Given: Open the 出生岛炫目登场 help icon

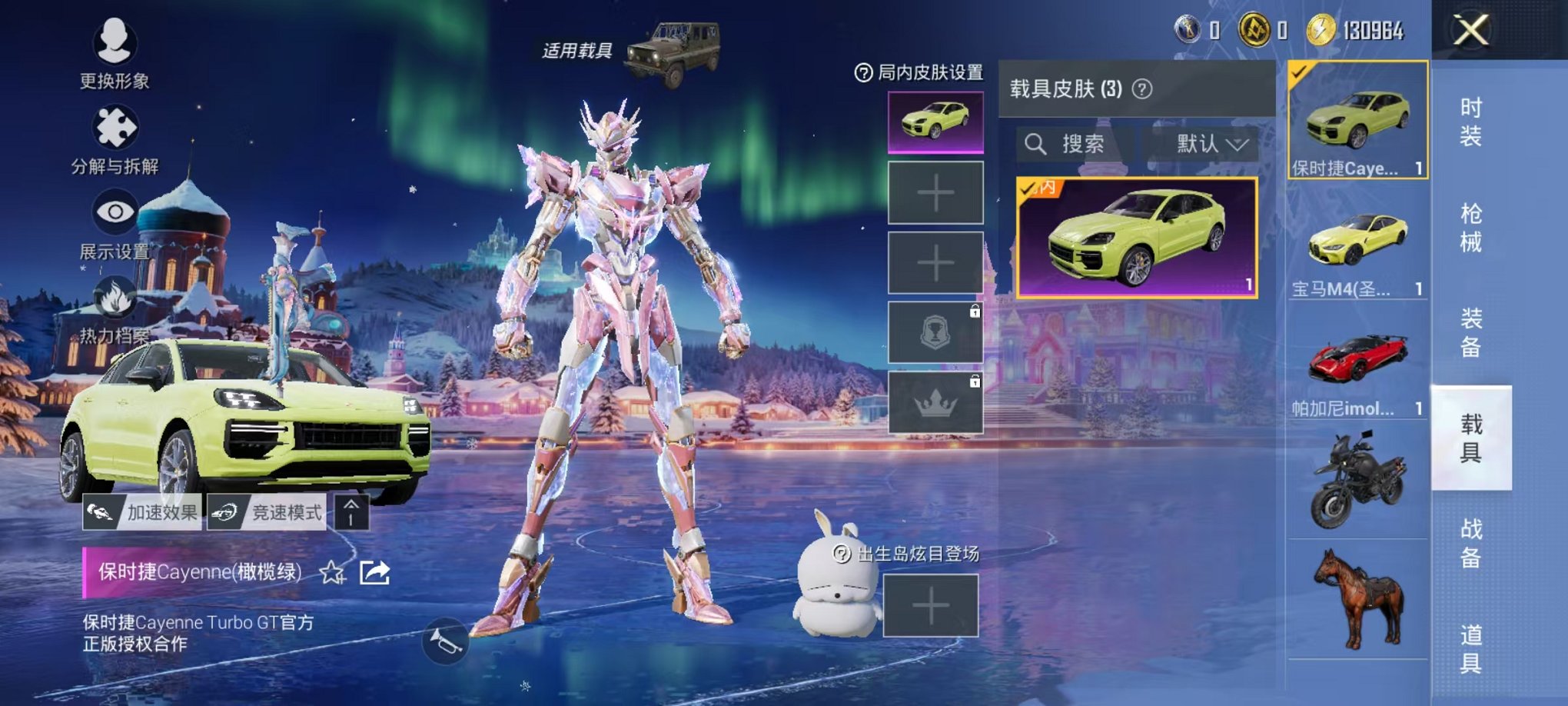Looking at the screenshot, I should point(843,552).
